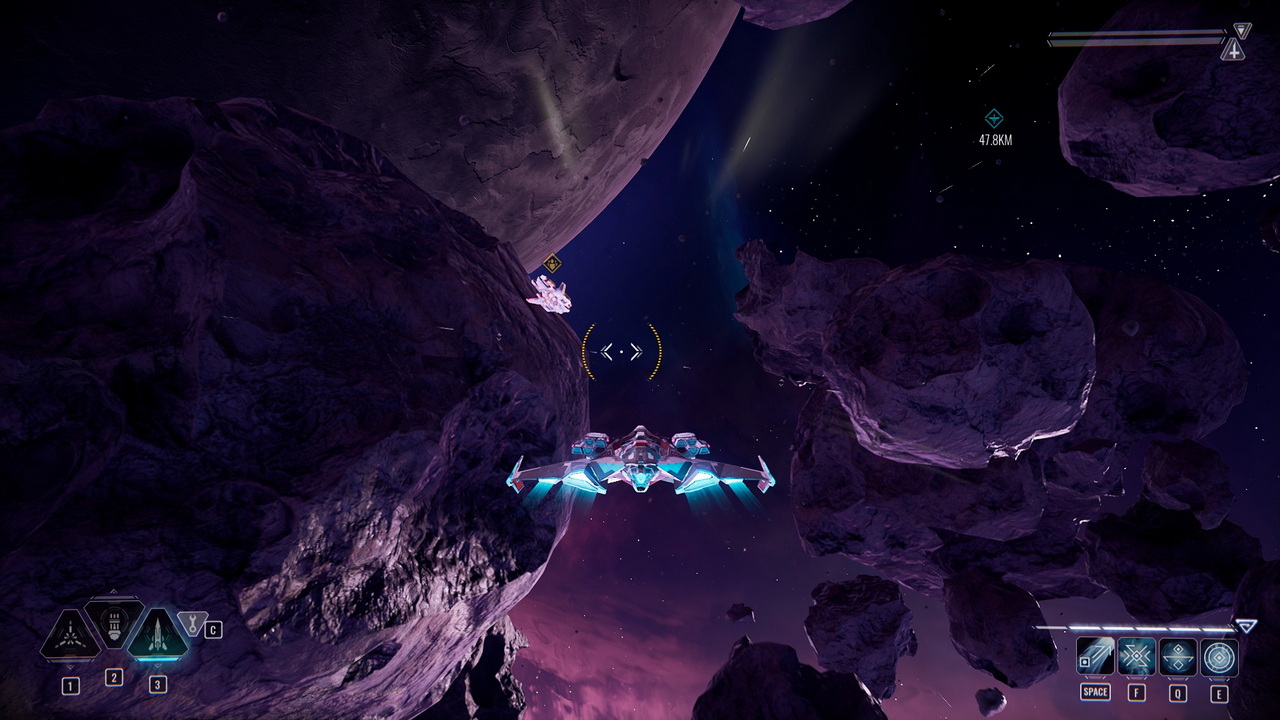1280x720 pixels.
Task: Activate the twin-diamond ability icon
Action: [x=1178, y=657]
